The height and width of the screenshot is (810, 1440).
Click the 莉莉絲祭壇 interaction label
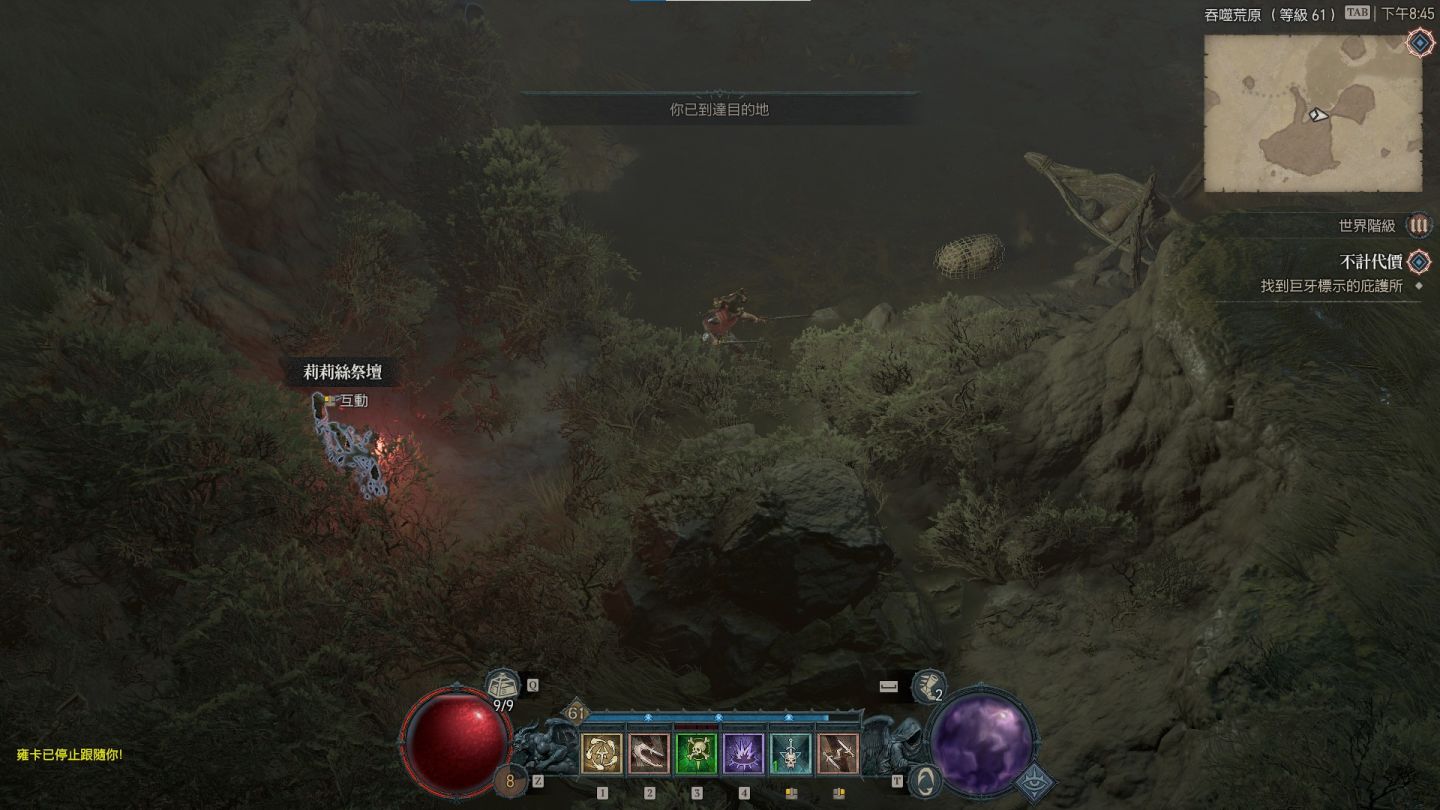pyautogui.click(x=343, y=373)
